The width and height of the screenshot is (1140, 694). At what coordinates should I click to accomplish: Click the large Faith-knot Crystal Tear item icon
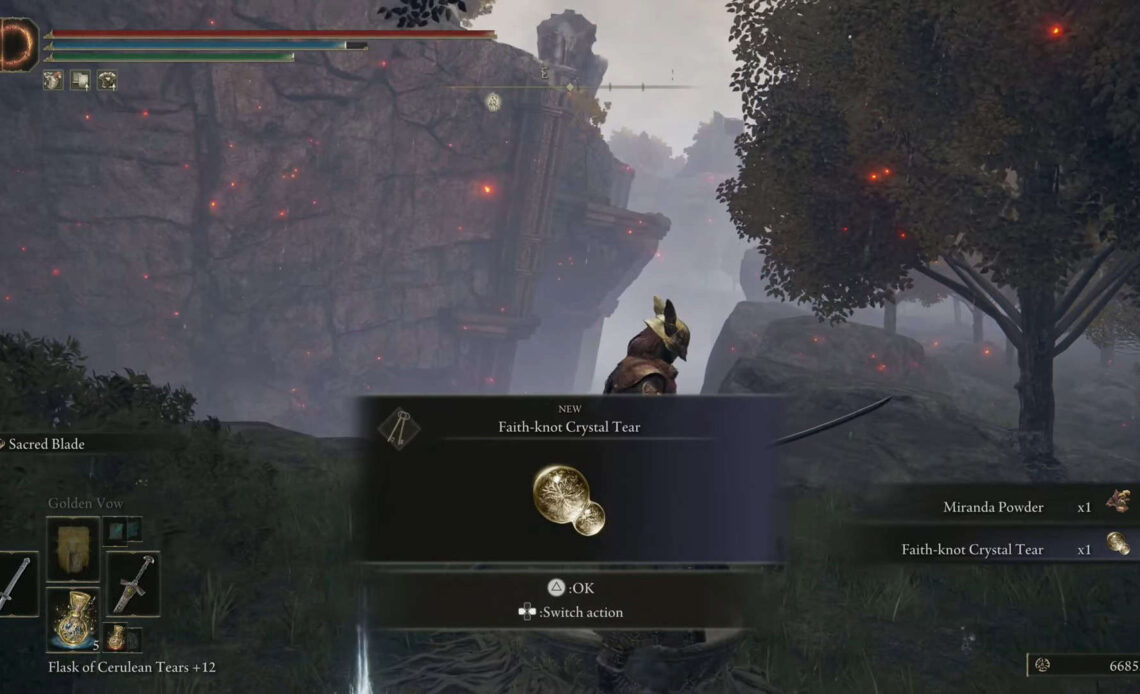568,499
